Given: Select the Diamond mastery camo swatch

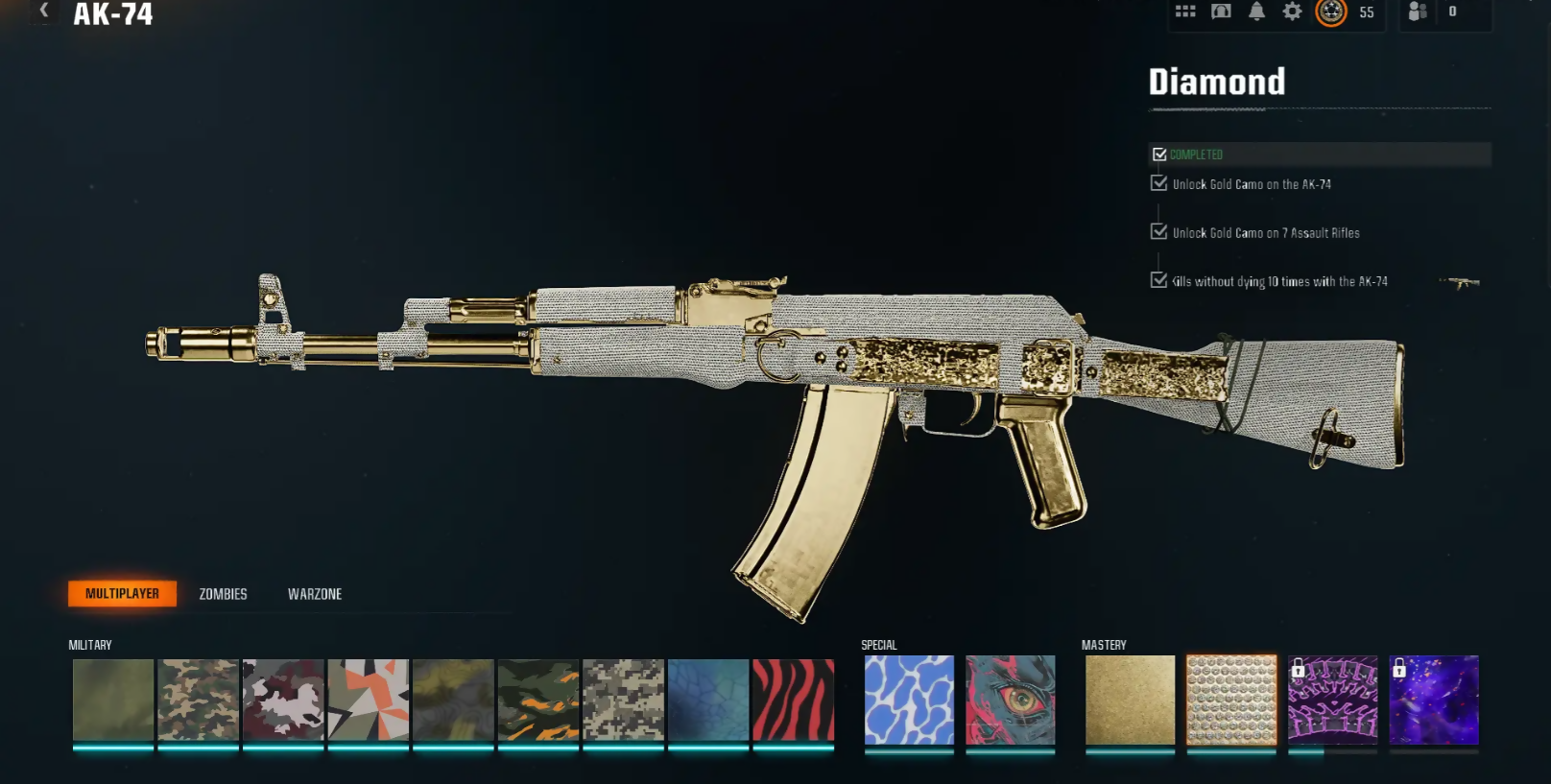Looking at the screenshot, I should click(1231, 700).
